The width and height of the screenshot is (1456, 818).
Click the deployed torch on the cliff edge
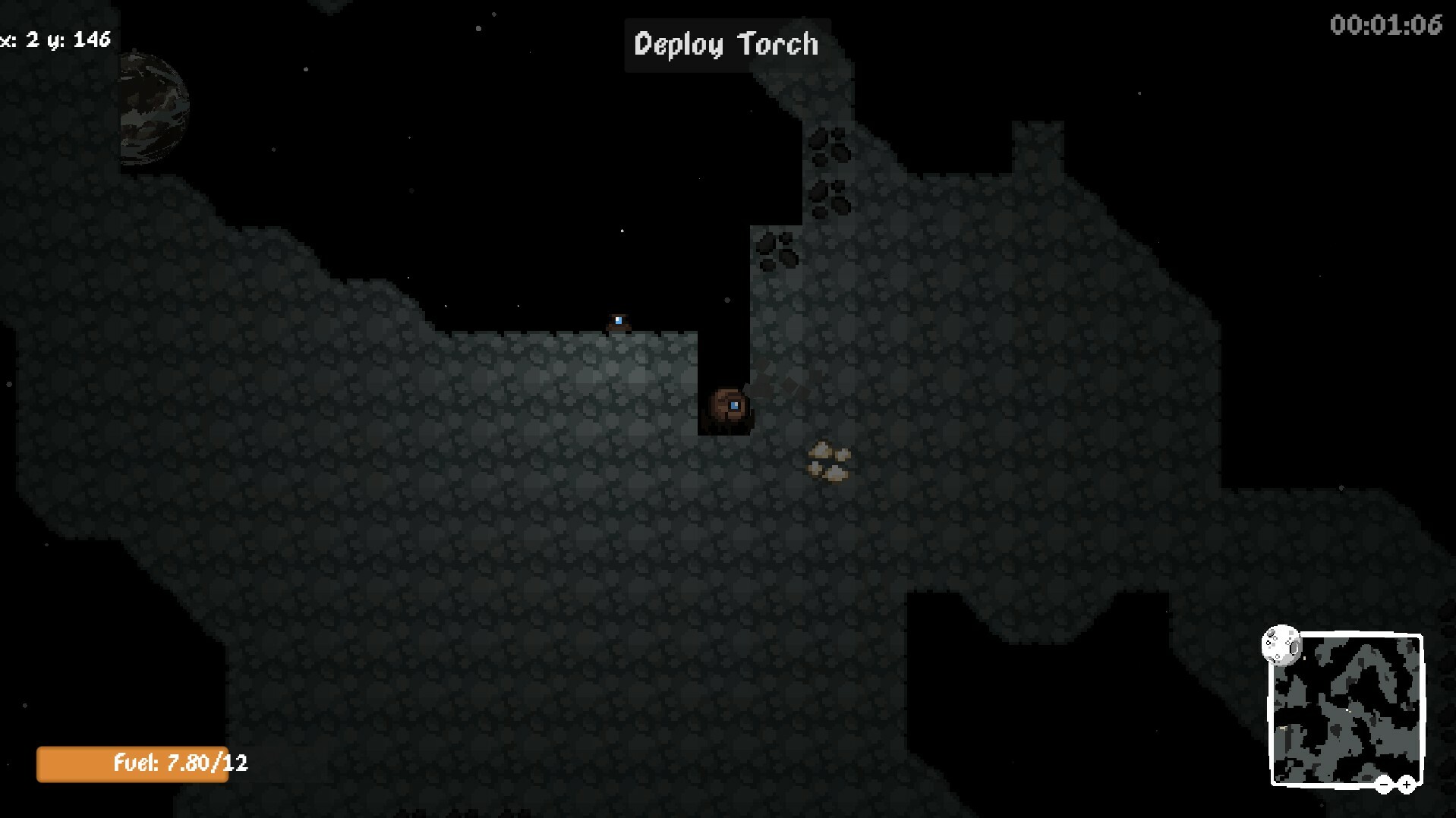[617, 319]
